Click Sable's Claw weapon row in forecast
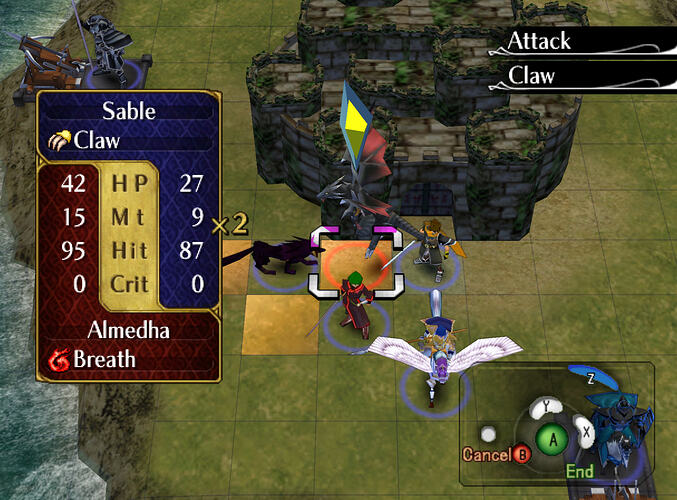The width and height of the screenshot is (677, 500). (x=127, y=140)
